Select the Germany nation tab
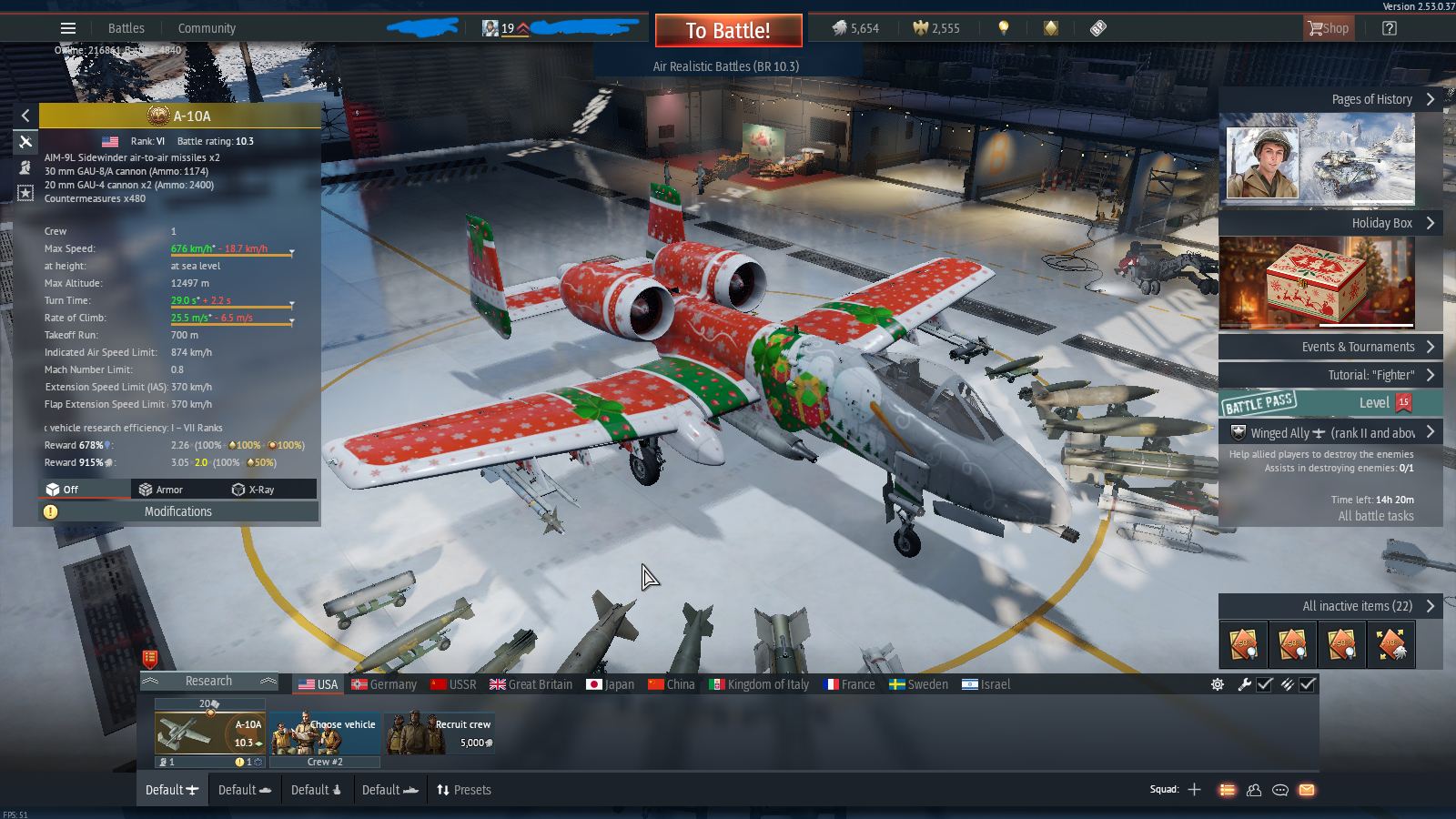The height and width of the screenshot is (819, 1456). (x=384, y=684)
